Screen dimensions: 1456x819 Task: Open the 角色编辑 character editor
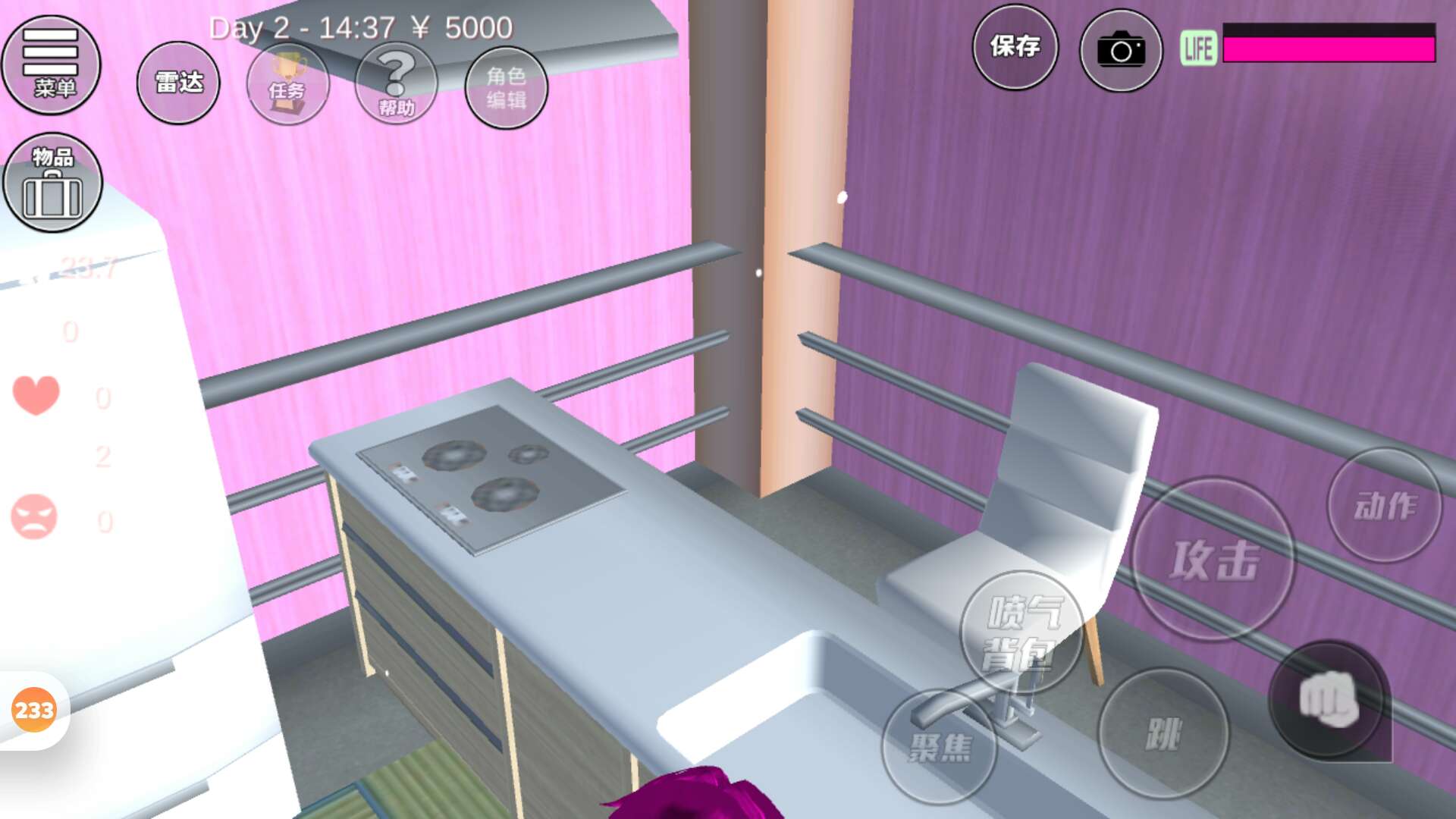506,87
